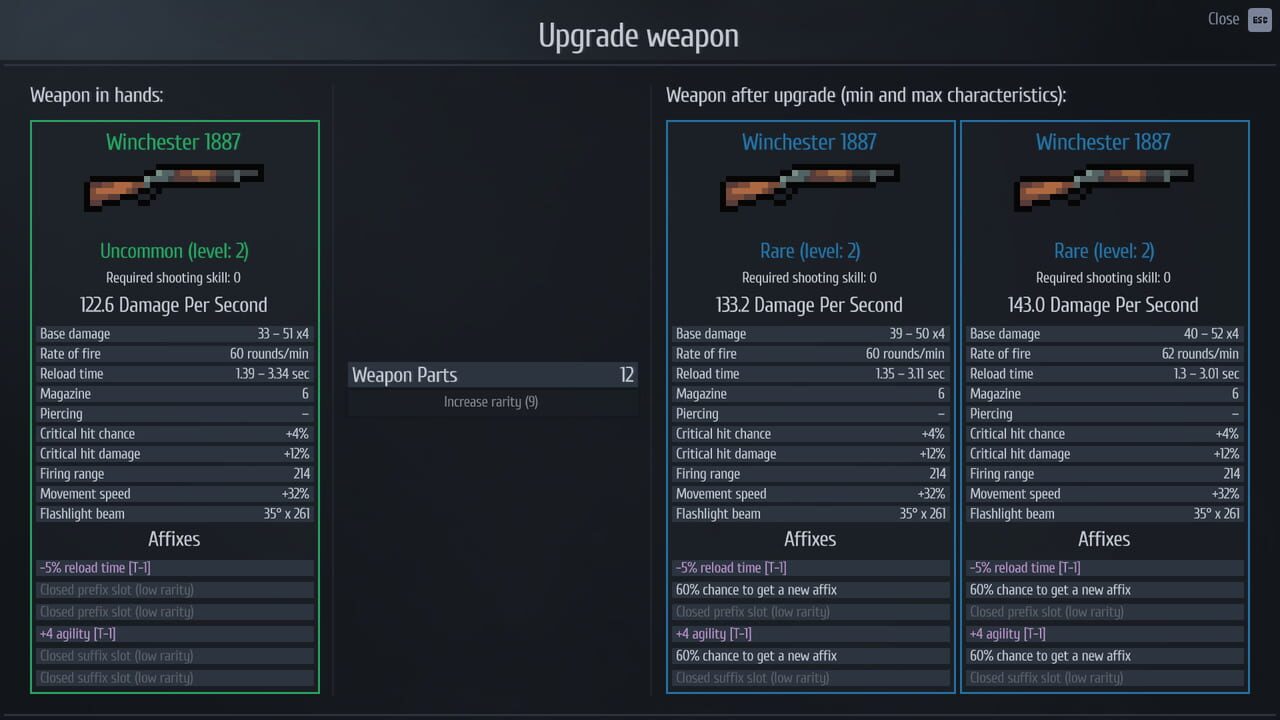
Task: Expand the Affixes section of the current weapon
Action: tap(174, 539)
